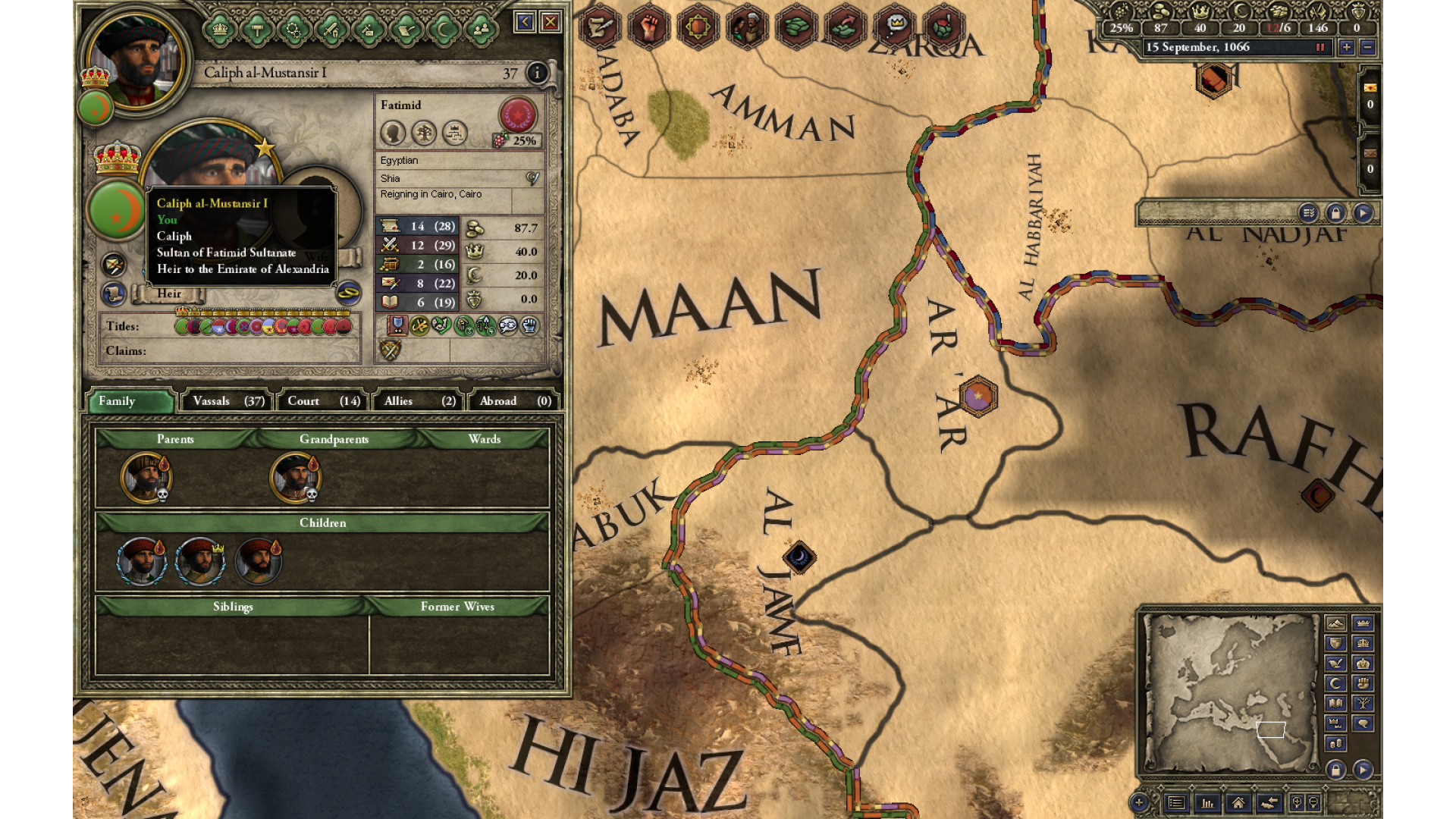Pause or resume the game at the date bar
This screenshot has height=819, width=1456.
tap(1319, 47)
